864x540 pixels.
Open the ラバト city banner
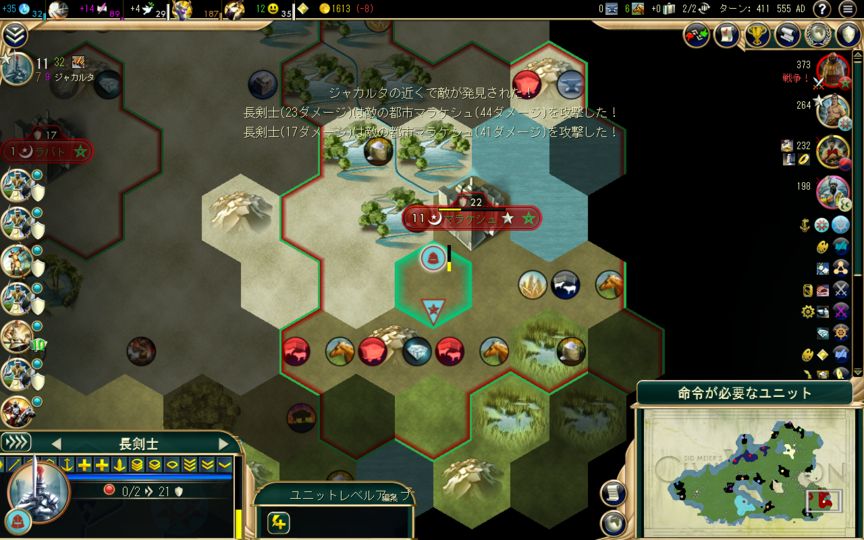[47, 151]
